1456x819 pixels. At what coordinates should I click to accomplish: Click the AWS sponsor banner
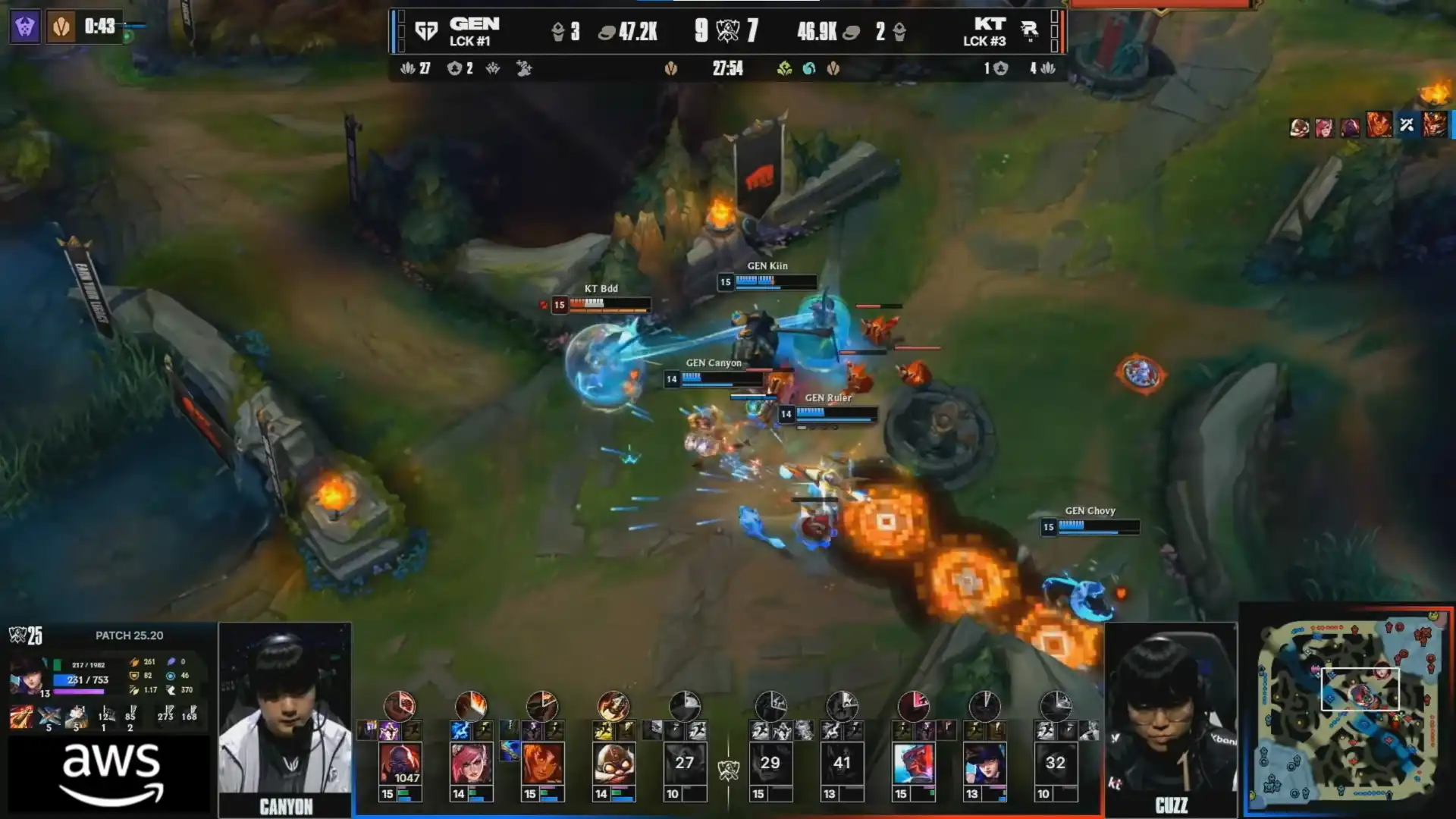pos(111,775)
